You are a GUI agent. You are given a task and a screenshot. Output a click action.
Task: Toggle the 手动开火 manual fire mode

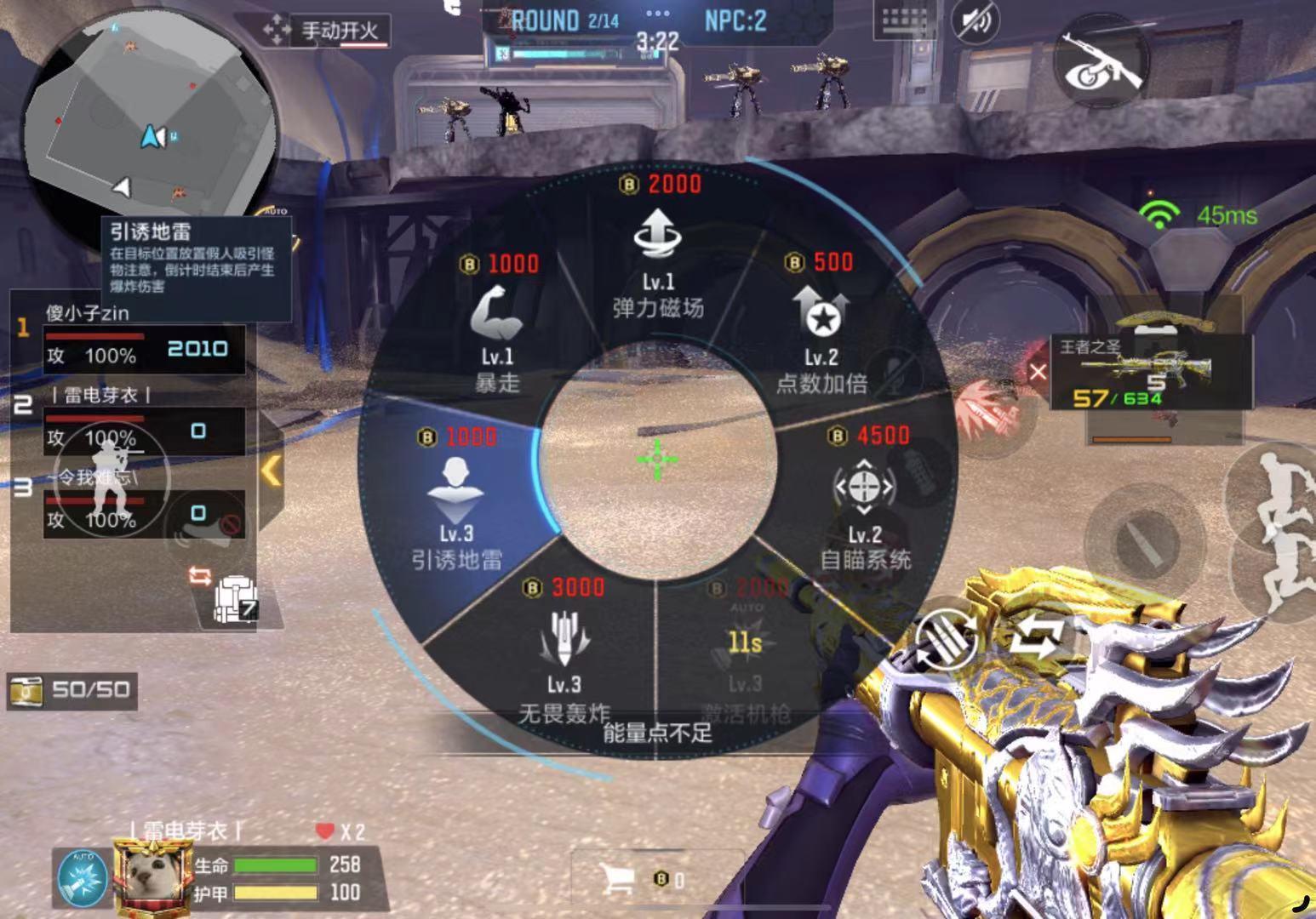pyautogui.click(x=328, y=32)
